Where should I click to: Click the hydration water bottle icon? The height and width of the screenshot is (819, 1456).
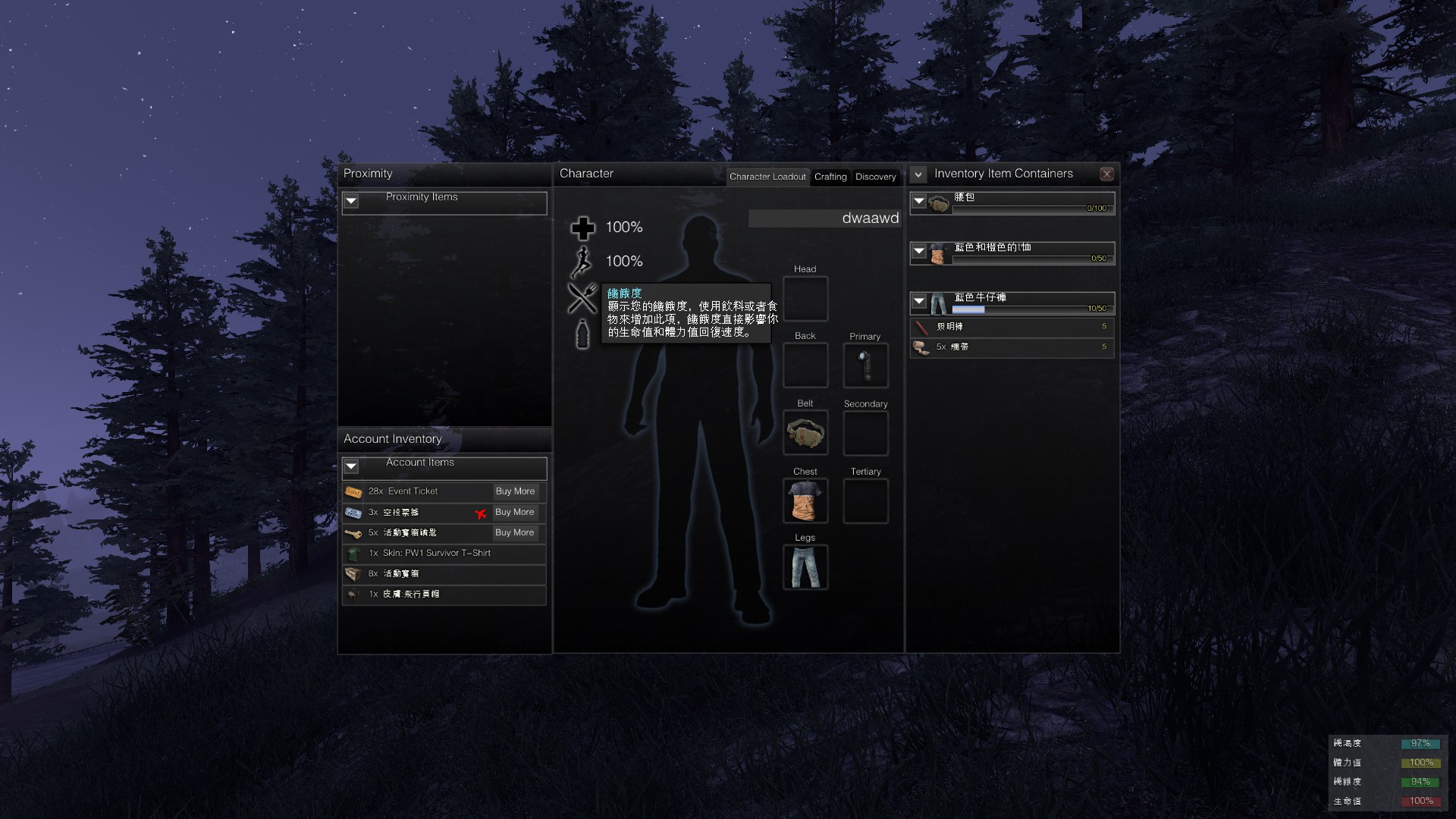pos(582,335)
